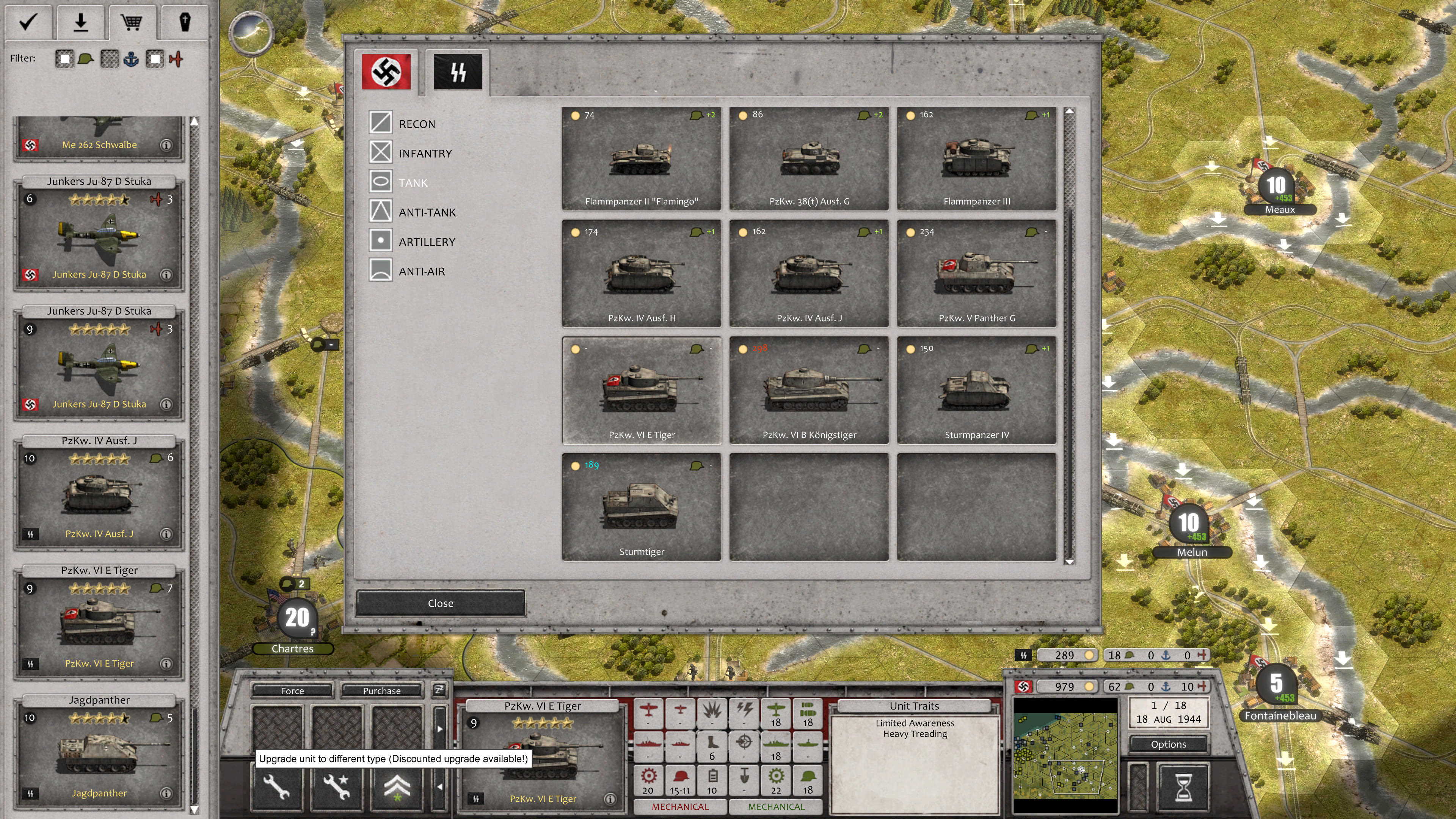Viewport: 1456px width, 819px height.
Task: Choose the Sturmtiger upgrade card
Action: (642, 507)
